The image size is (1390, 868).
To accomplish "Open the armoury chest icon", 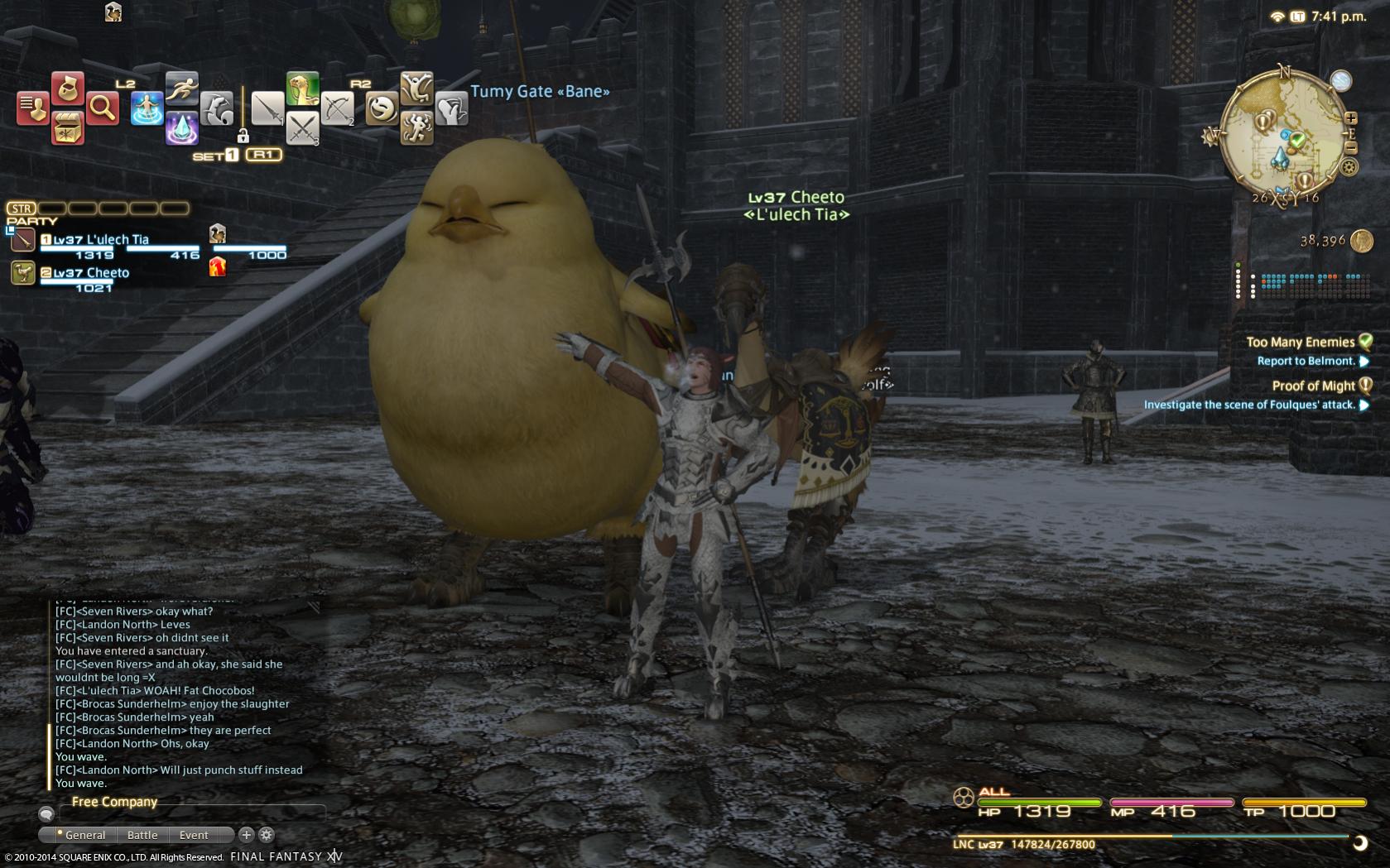I will [x=68, y=128].
